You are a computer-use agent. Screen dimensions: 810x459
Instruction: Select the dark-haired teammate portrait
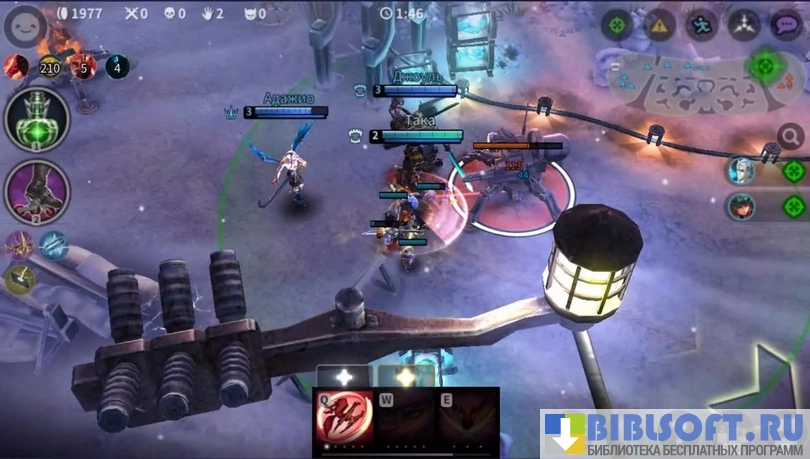pos(742,207)
